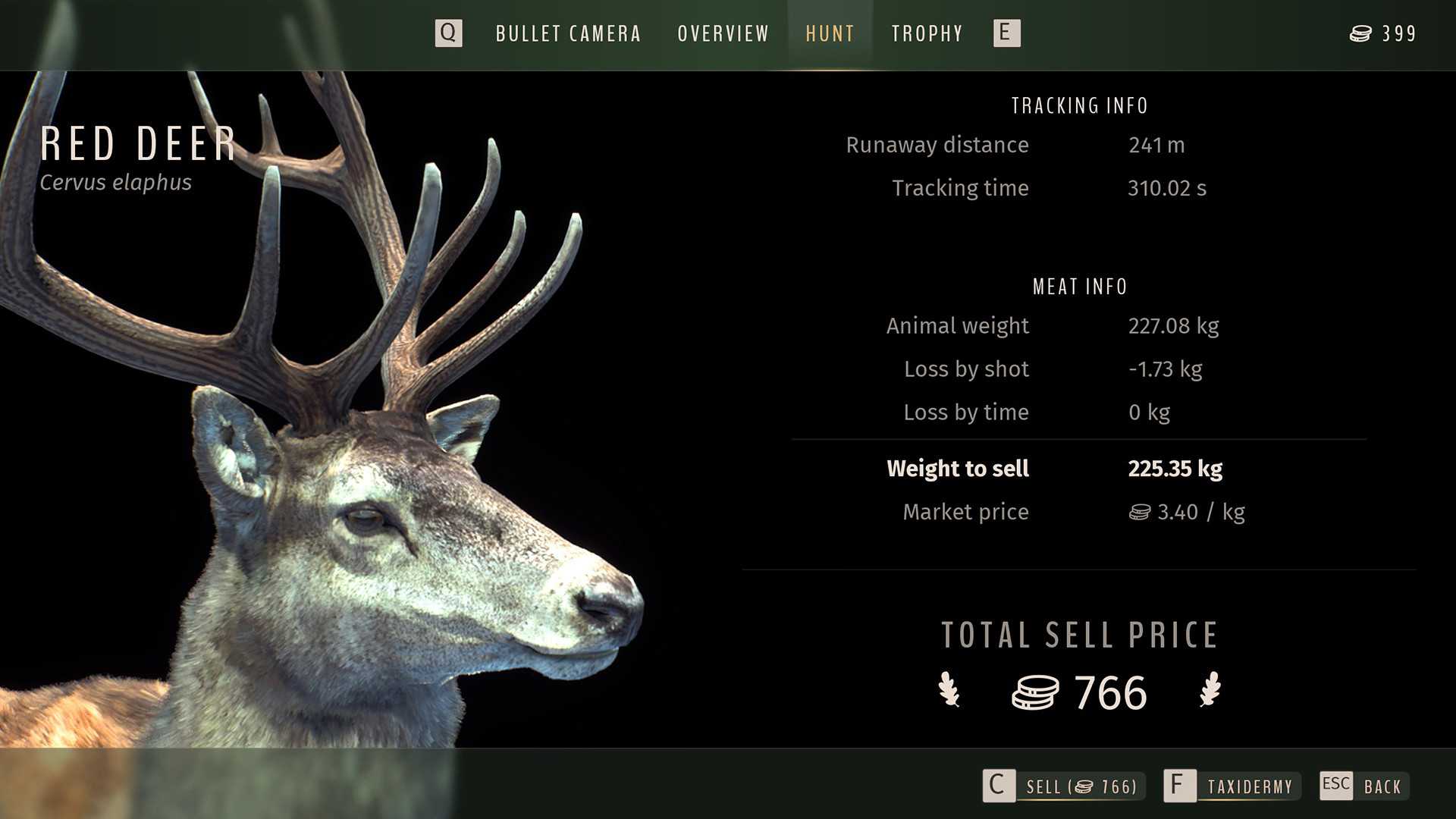
Task: Open the Overview tab
Action: [x=722, y=33]
